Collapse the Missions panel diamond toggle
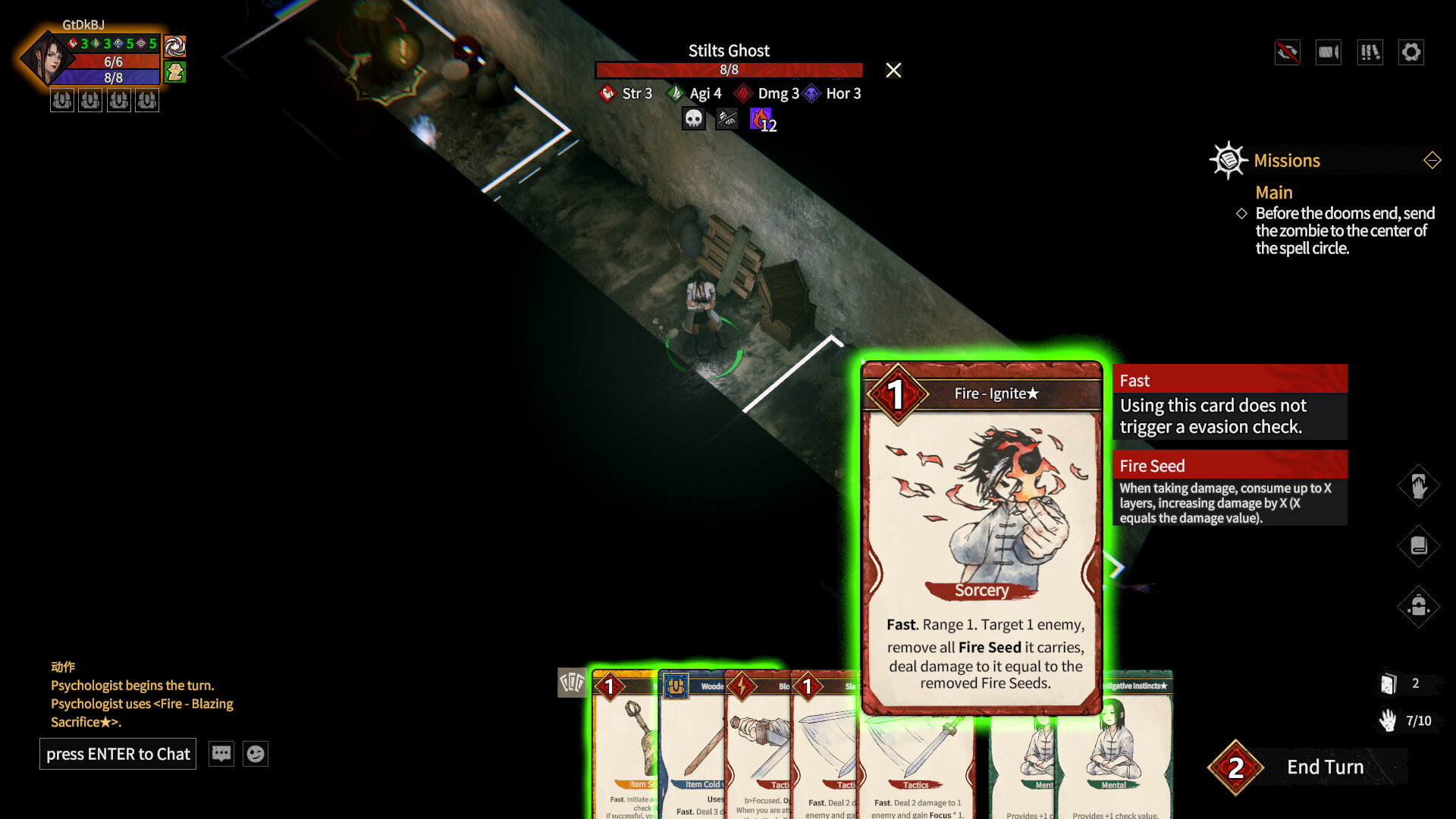 coord(1432,160)
